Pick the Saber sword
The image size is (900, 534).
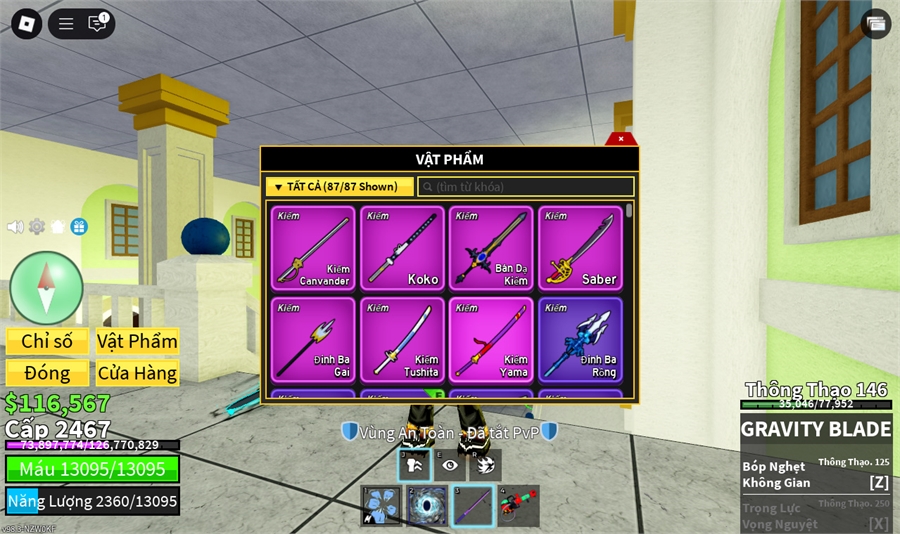click(580, 248)
